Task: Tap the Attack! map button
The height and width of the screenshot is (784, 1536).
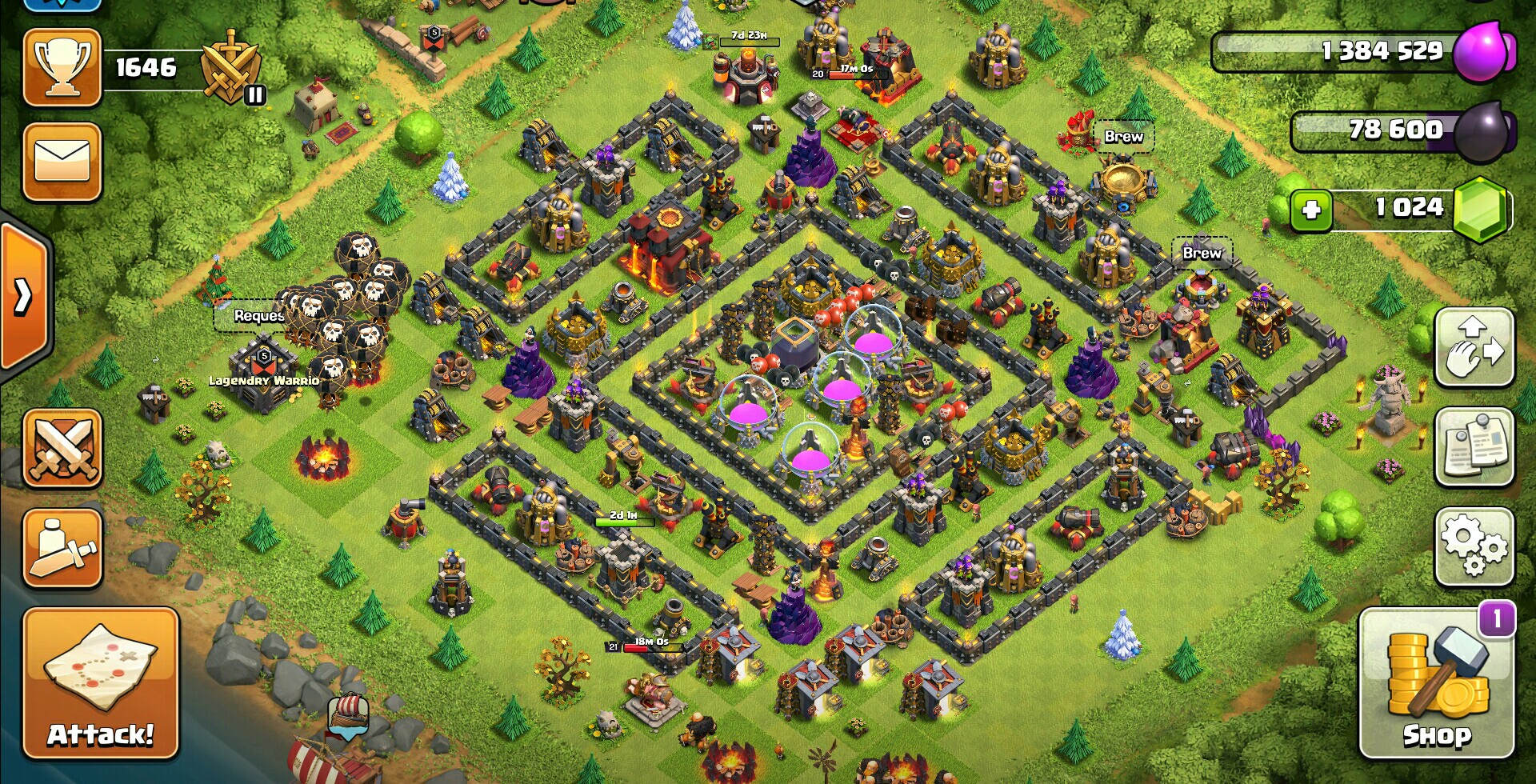Action: coord(101,682)
